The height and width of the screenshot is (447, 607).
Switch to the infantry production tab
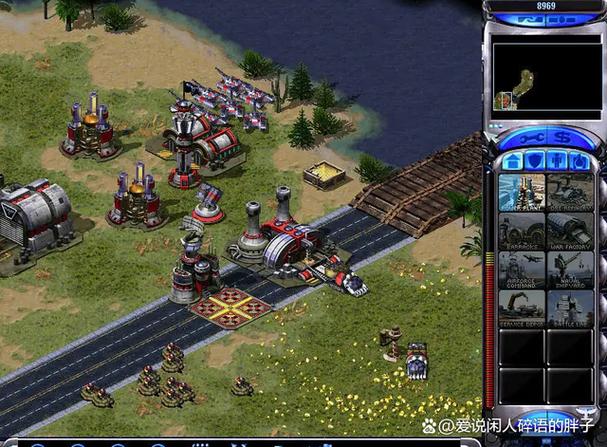pos(557,161)
